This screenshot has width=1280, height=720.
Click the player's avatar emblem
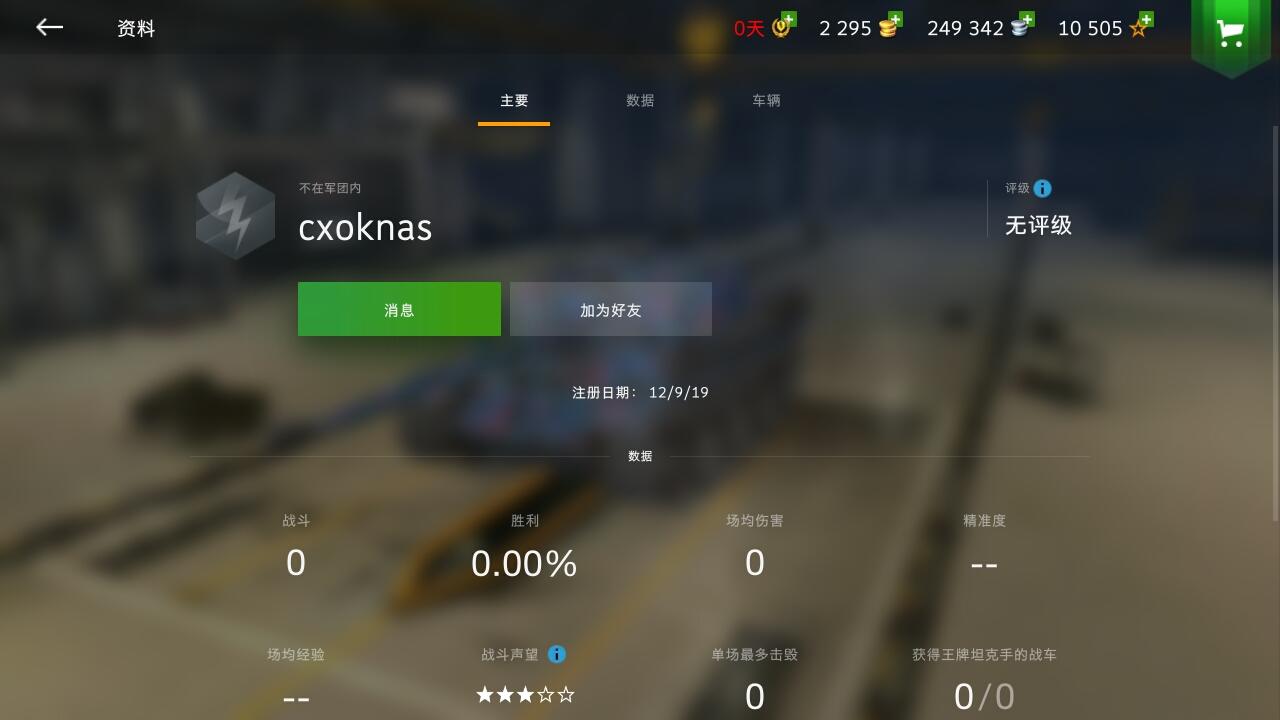pyautogui.click(x=235, y=214)
